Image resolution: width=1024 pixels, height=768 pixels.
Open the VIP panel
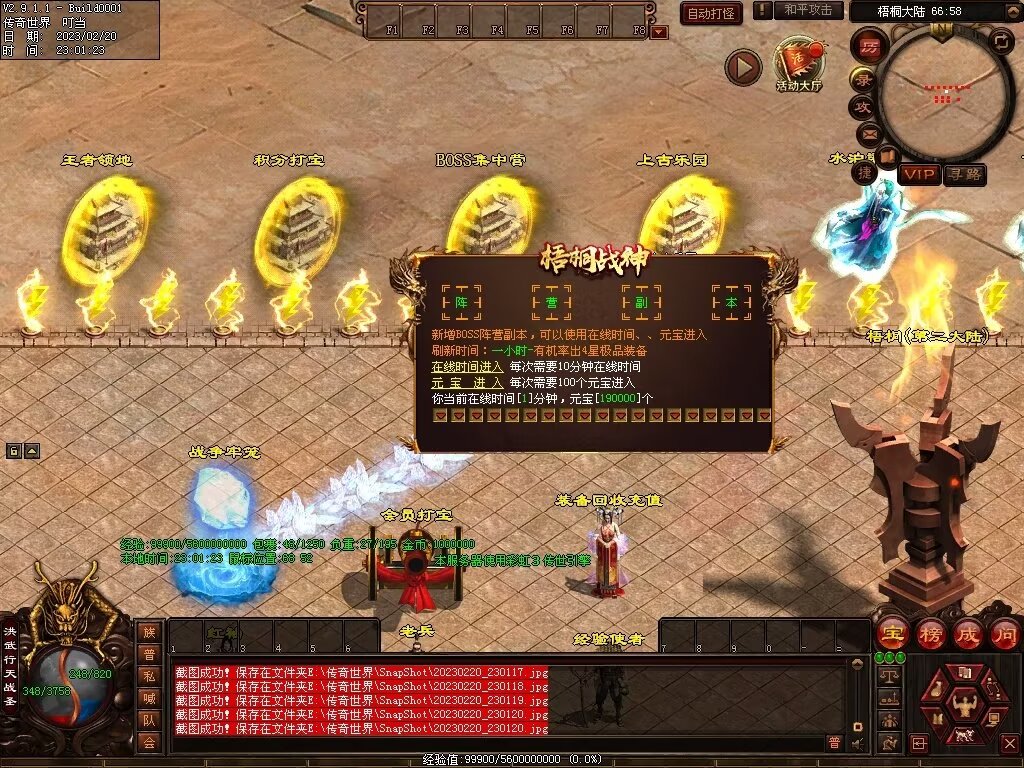[x=918, y=174]
